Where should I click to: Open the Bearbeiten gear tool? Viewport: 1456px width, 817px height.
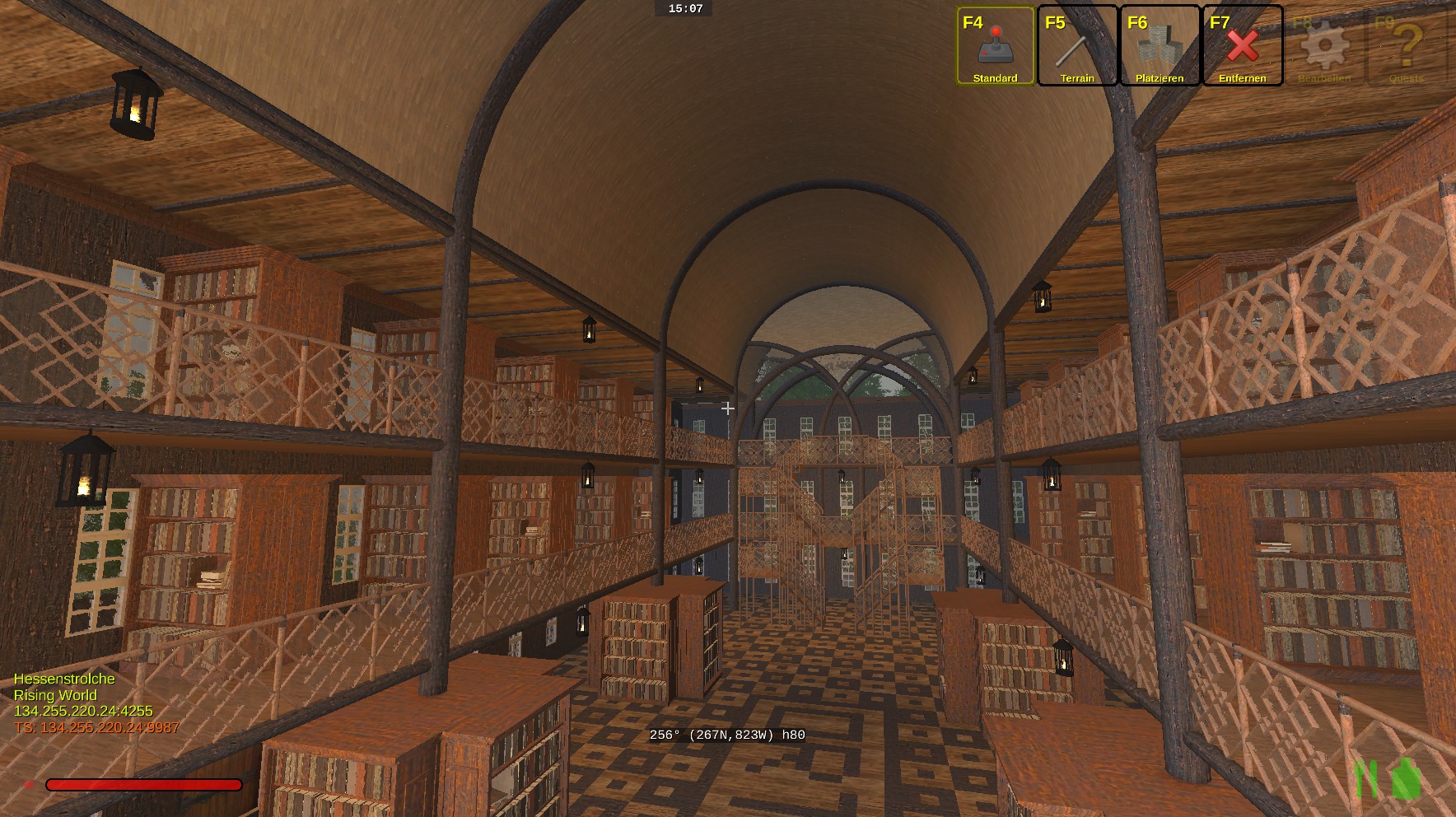[1324, 46]
